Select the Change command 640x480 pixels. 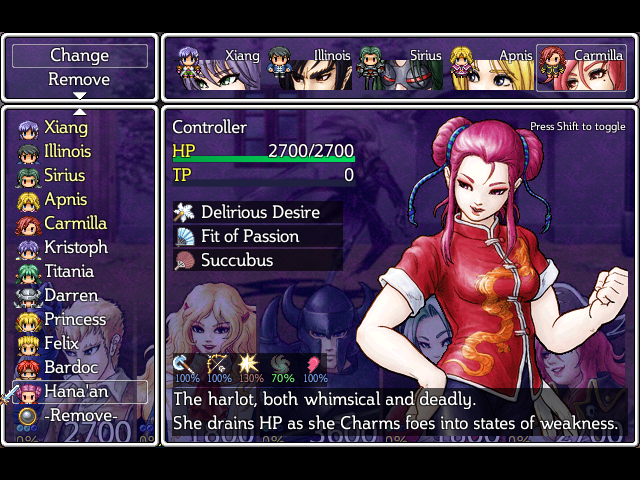click(x=79, y=55)
